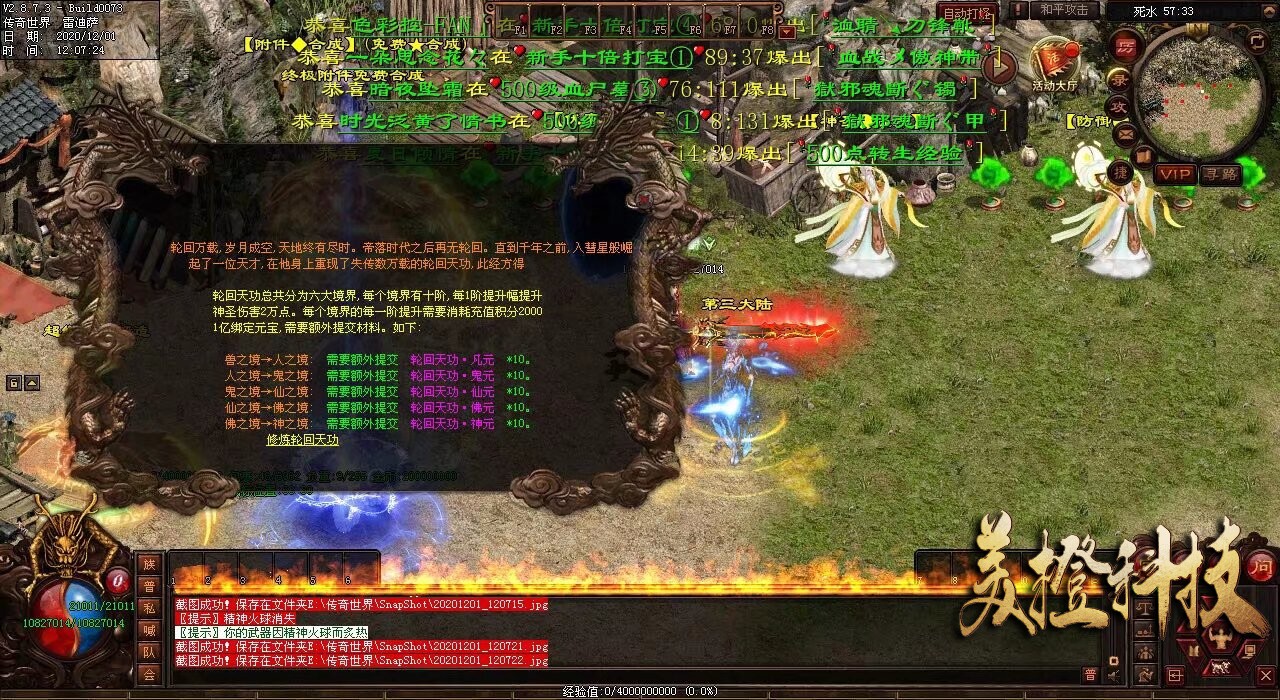Screen dimensions: 1280x700
Task: Select the 喊 shout chat channel
Action: tap(149, 630)
